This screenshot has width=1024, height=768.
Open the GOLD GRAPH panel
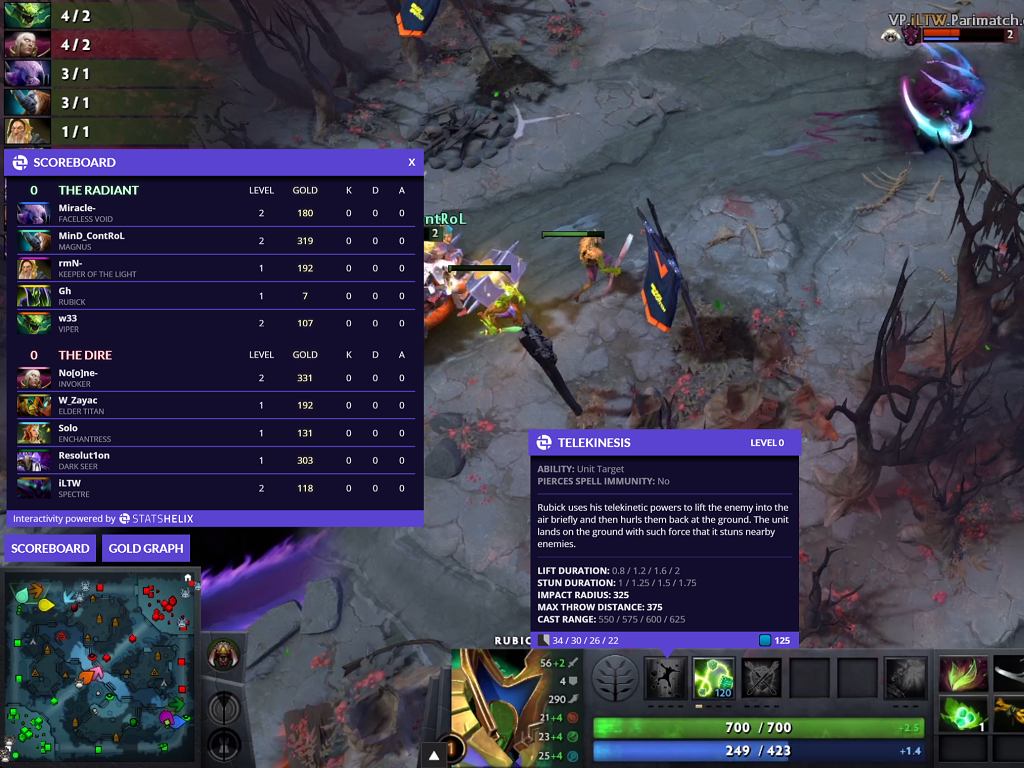(x=146, y=548)
